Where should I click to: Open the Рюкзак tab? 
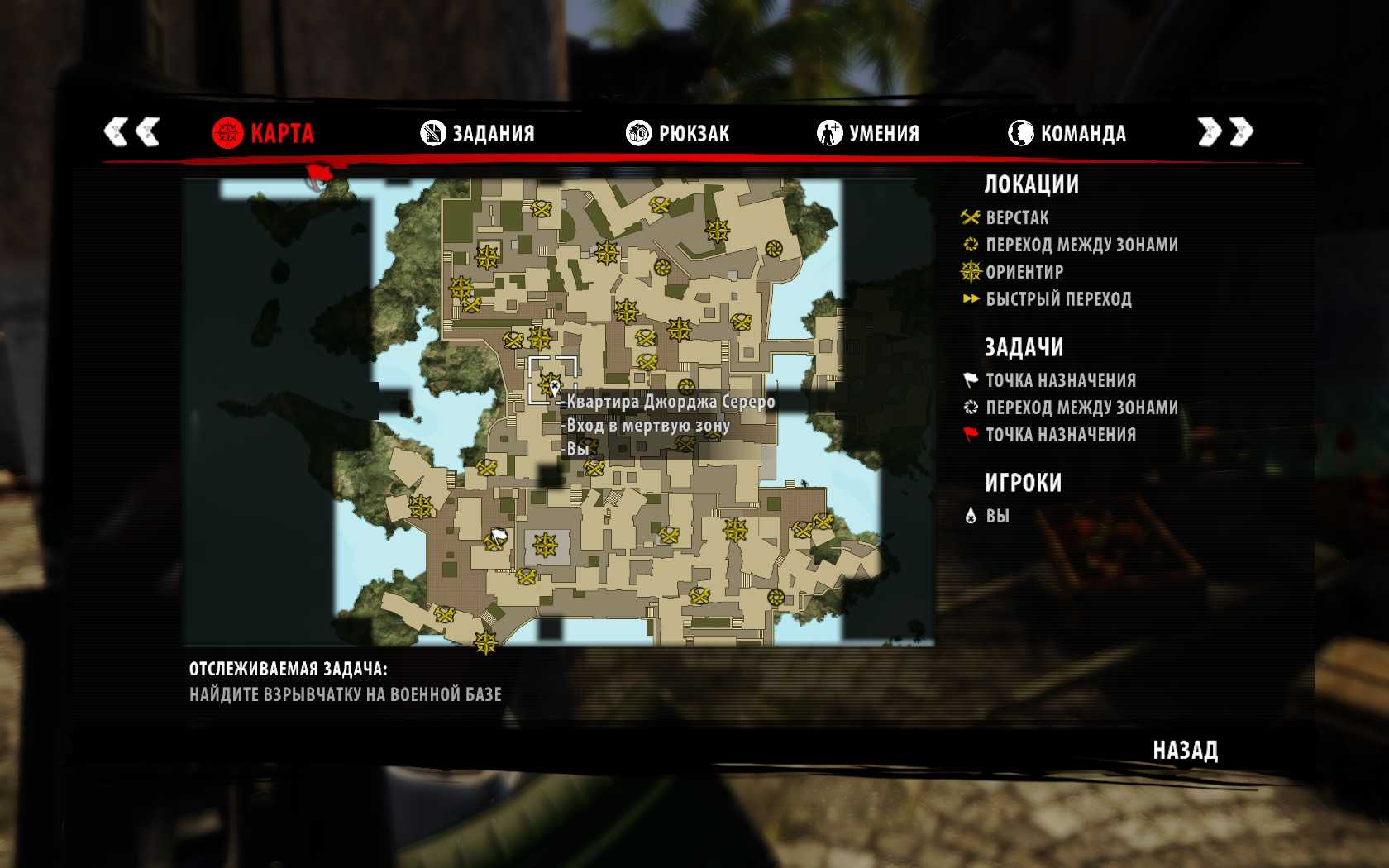tap(678, 133)
